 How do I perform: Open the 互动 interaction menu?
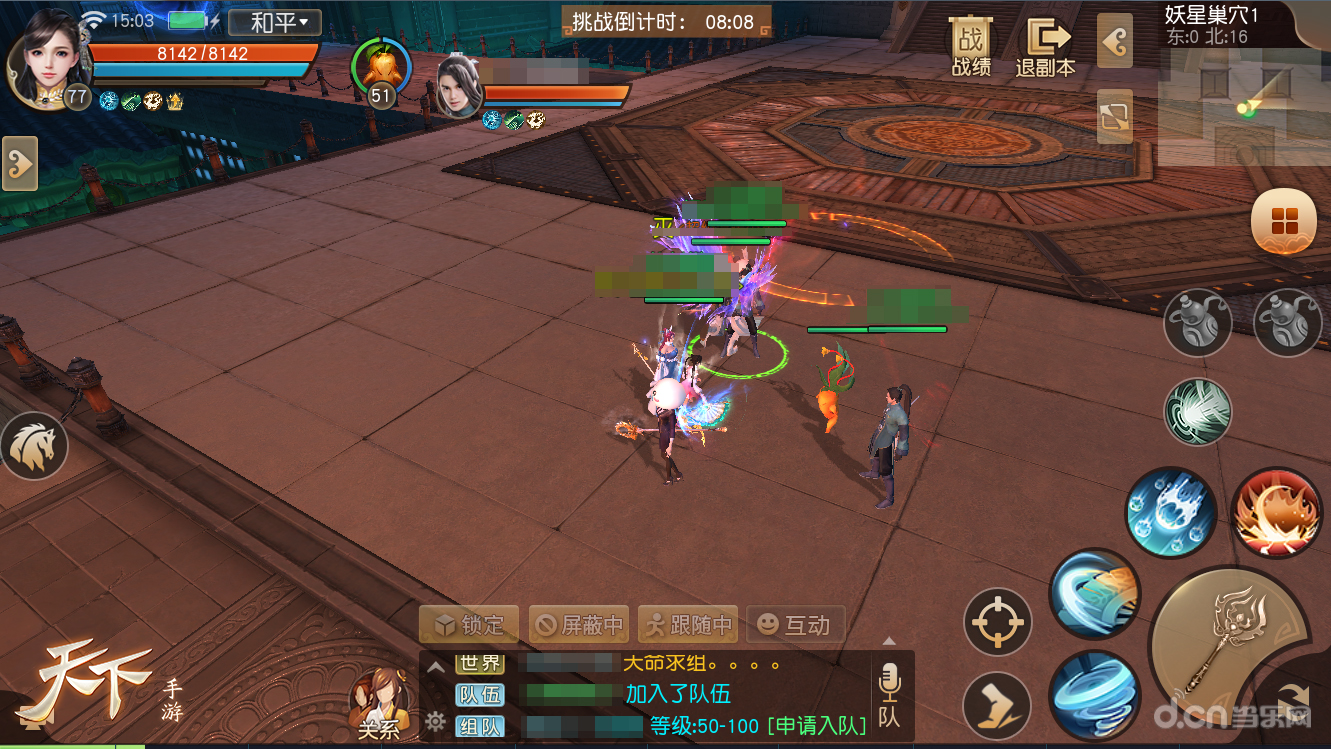coord(795,625)
